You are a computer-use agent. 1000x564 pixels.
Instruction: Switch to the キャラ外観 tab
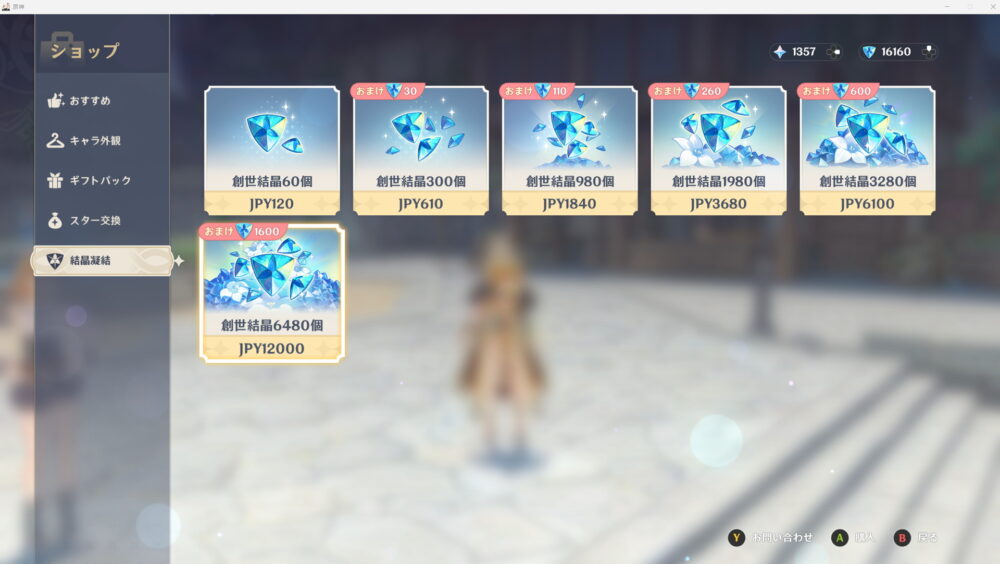pos(95,141)
